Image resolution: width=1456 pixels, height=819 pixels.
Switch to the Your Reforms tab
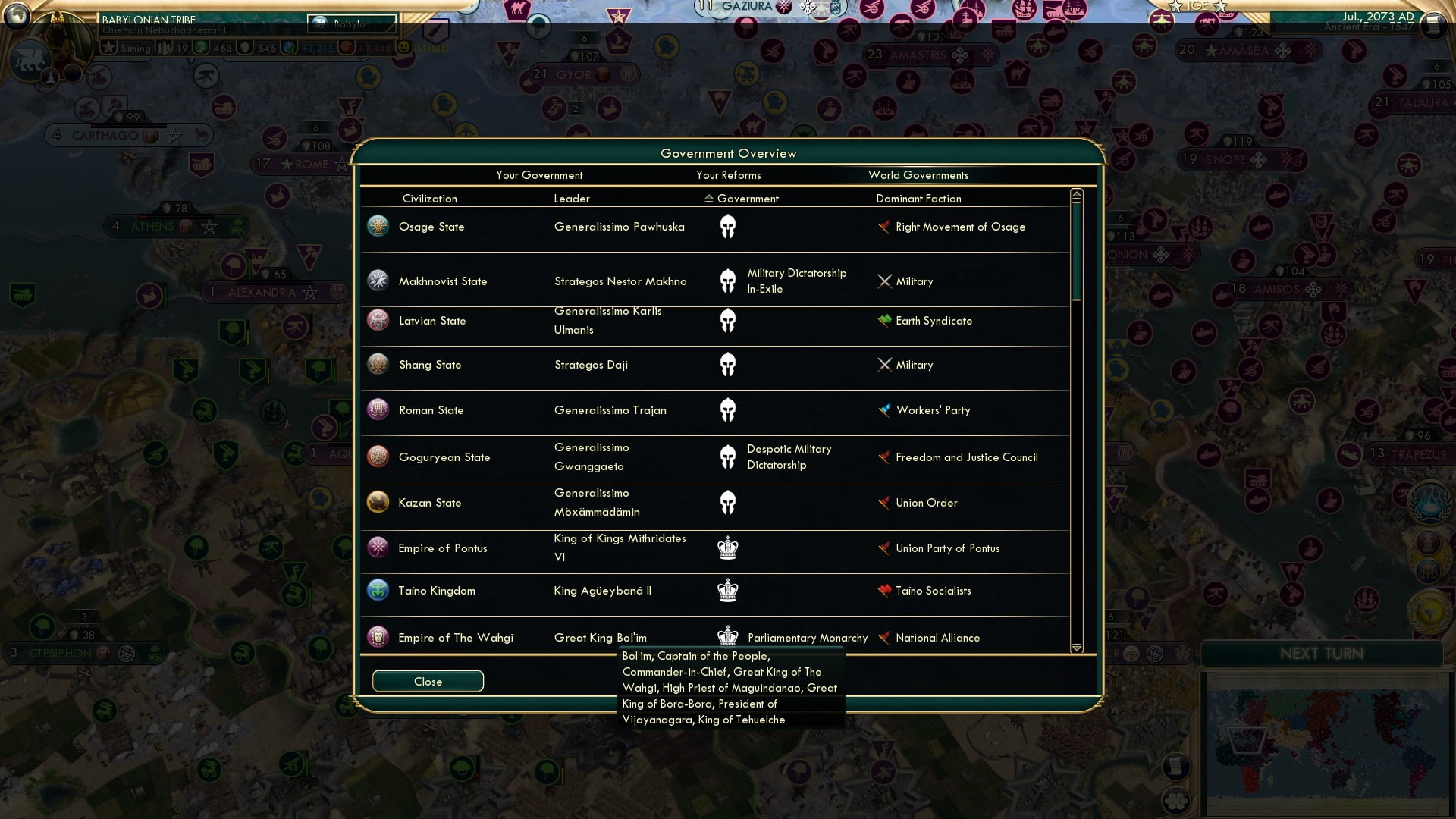pyautogui.click(x=729, y=175)
